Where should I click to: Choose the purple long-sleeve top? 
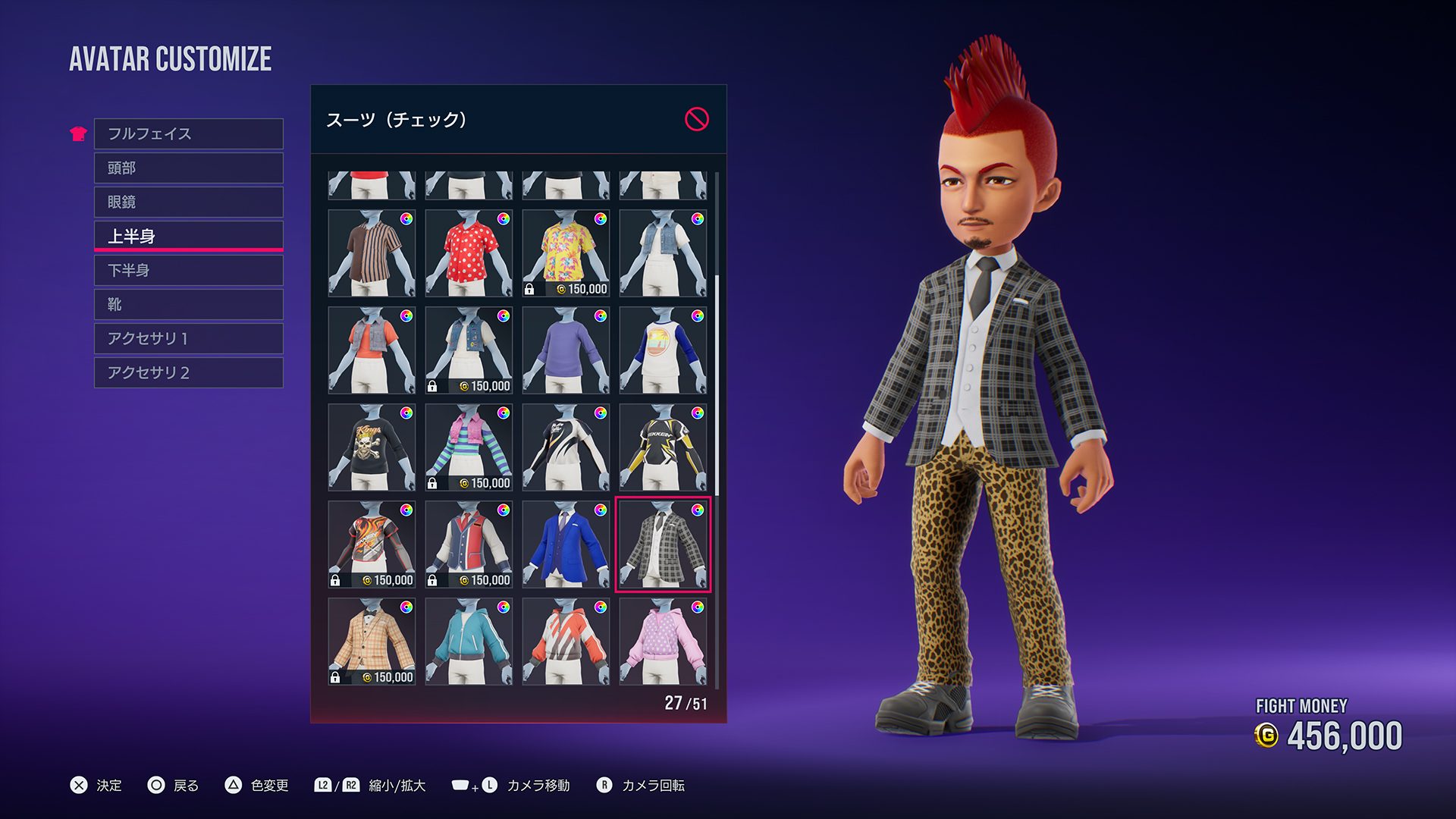[x=565, y=350]
